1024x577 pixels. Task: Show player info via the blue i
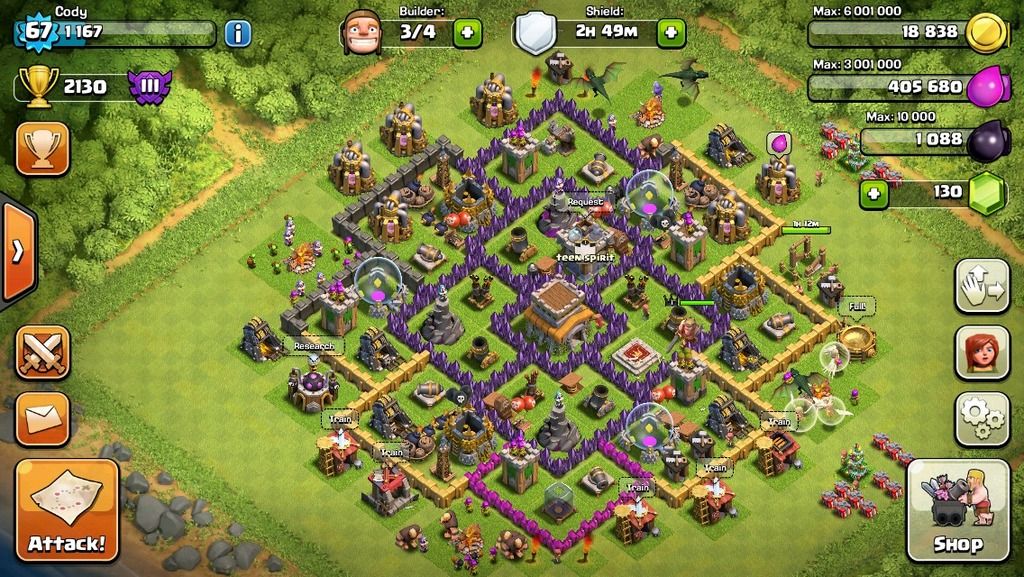(237, 33)
